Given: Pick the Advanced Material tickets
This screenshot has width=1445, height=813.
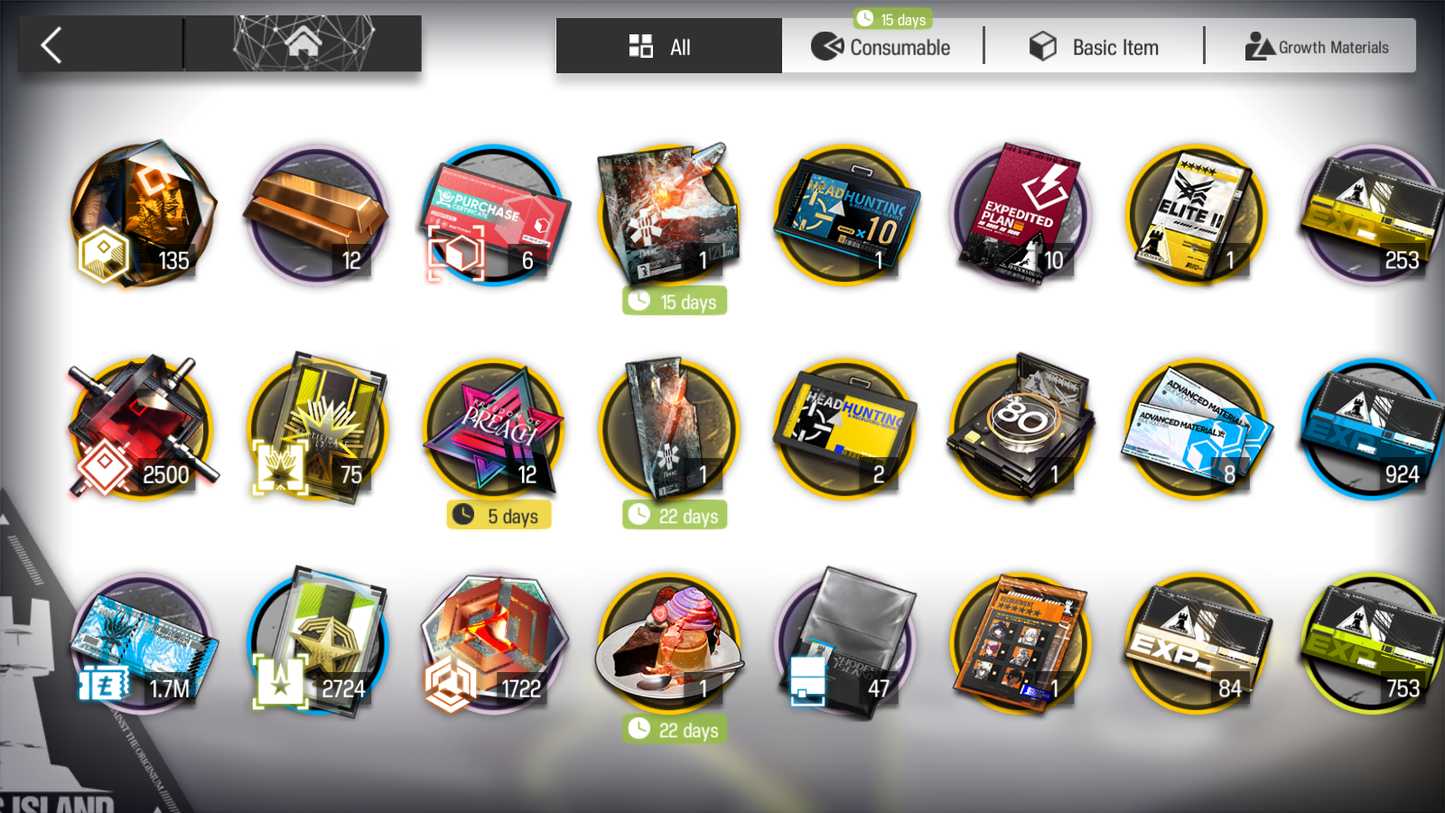Looking at the screenshot, I should (1195, 429).
